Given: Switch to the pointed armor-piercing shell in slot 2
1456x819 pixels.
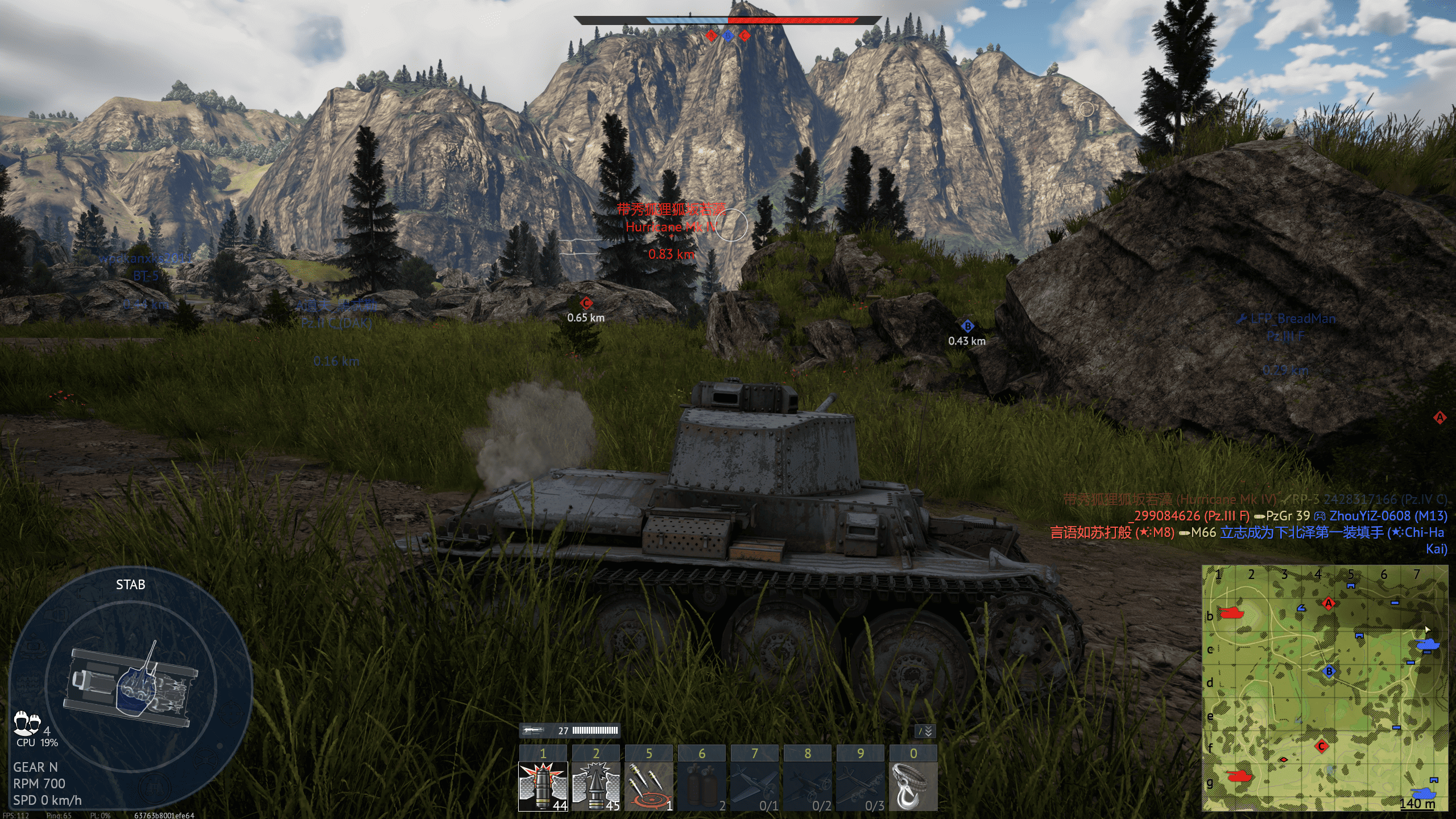Looking at the screenshot, I should click(595, 786).
